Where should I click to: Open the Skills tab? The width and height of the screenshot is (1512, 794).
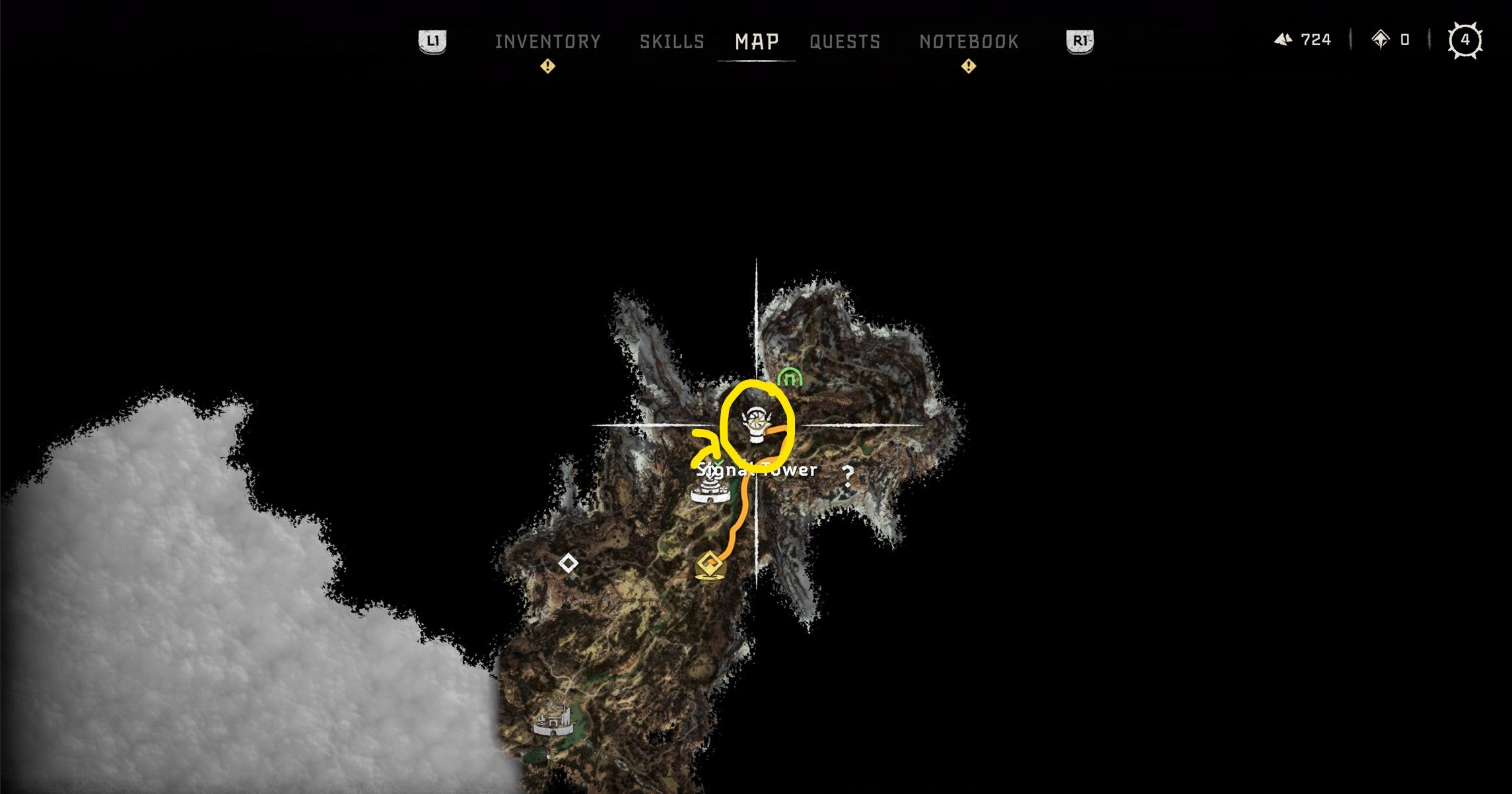[671, 41]
